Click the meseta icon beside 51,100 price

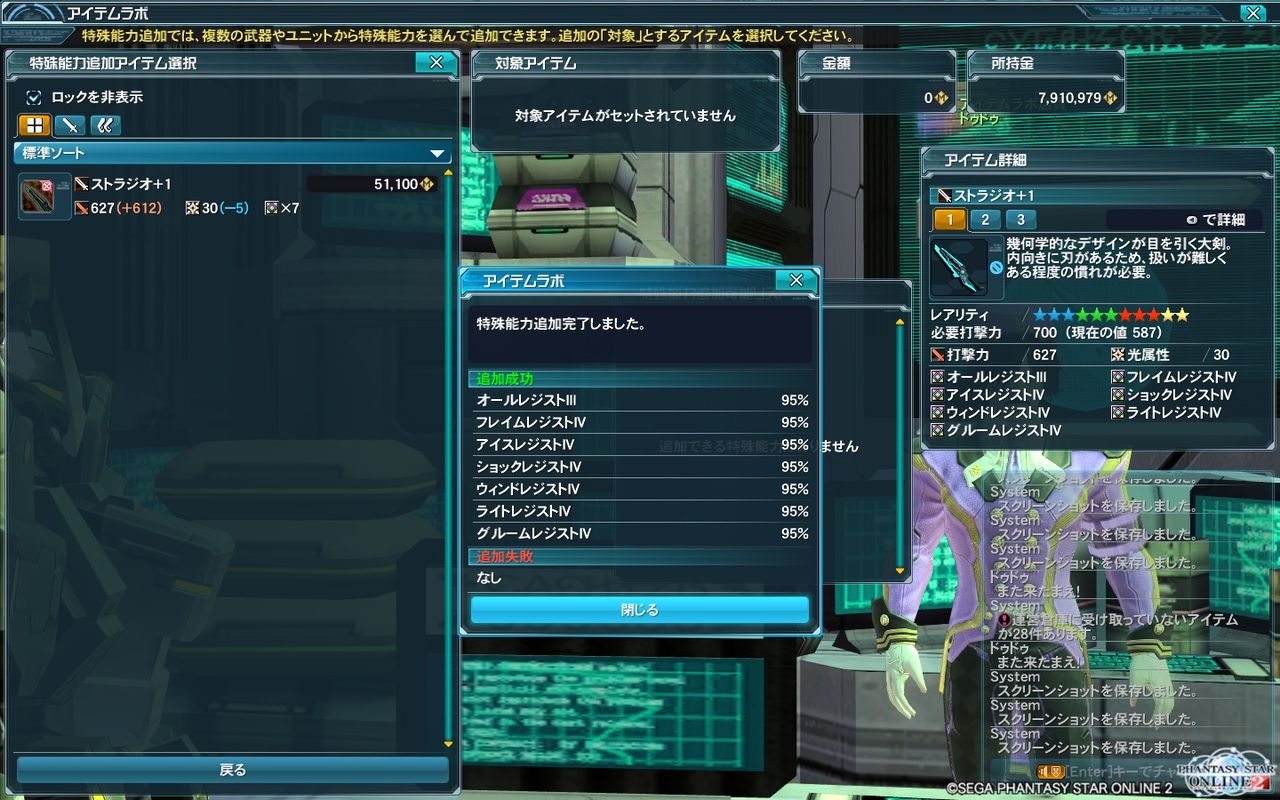(426, 184)
